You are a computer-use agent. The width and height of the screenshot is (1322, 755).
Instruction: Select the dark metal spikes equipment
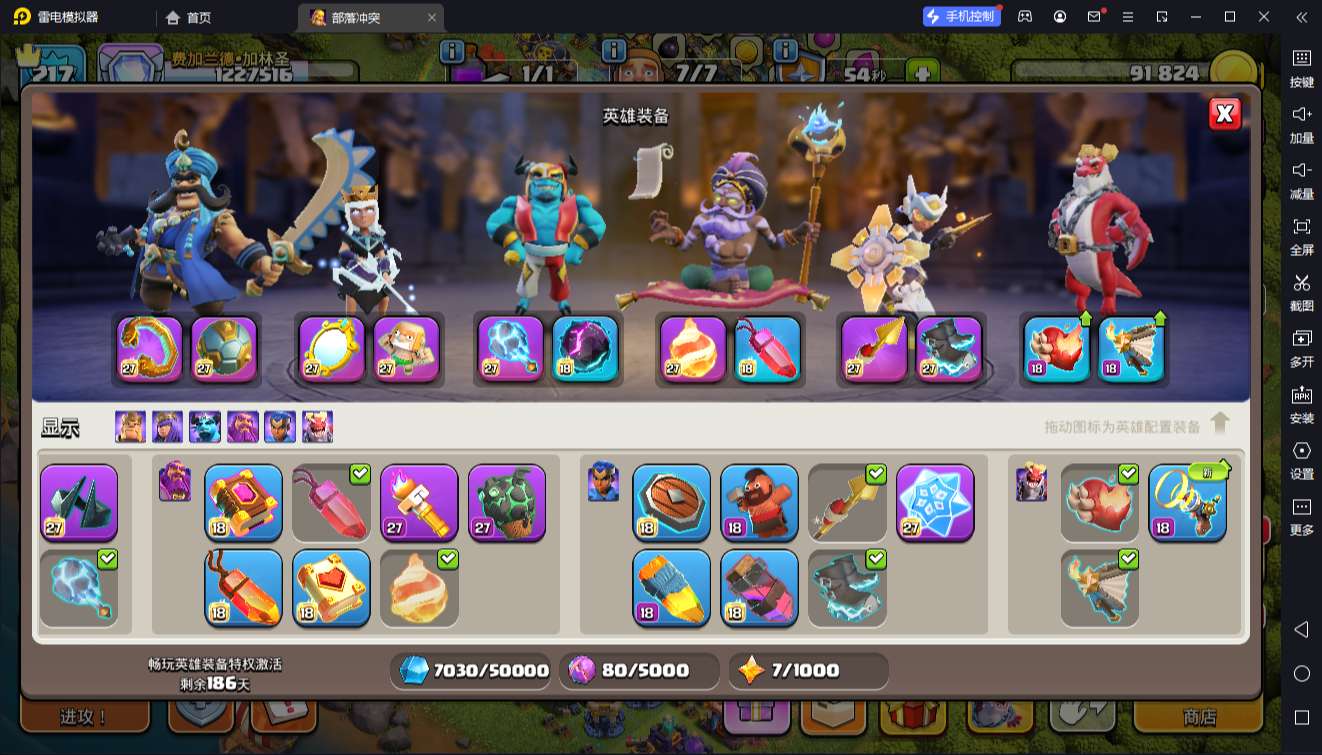(79, 502)
